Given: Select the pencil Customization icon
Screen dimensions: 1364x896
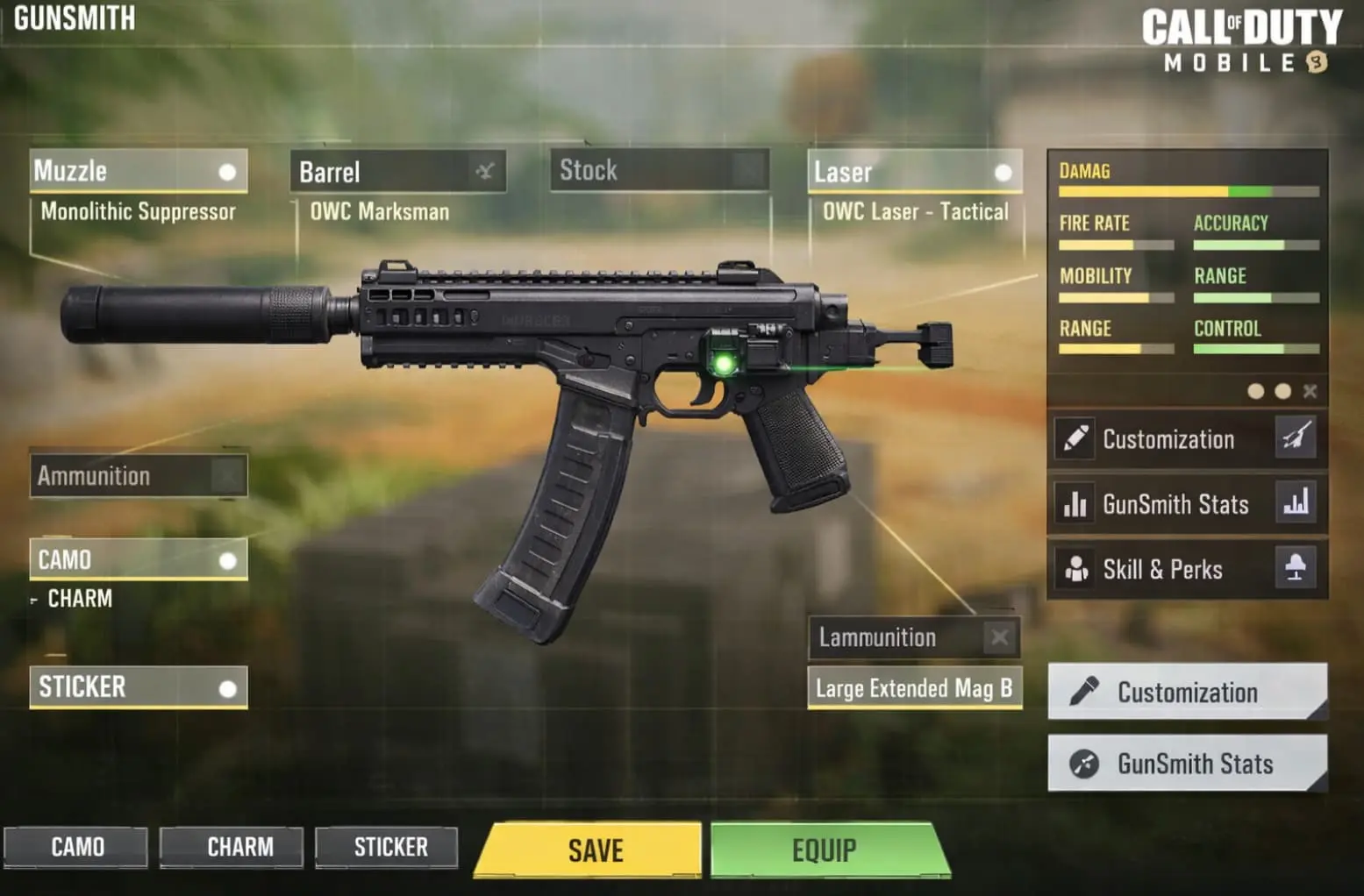Looking at the screenshot, I should [1076, 438].
